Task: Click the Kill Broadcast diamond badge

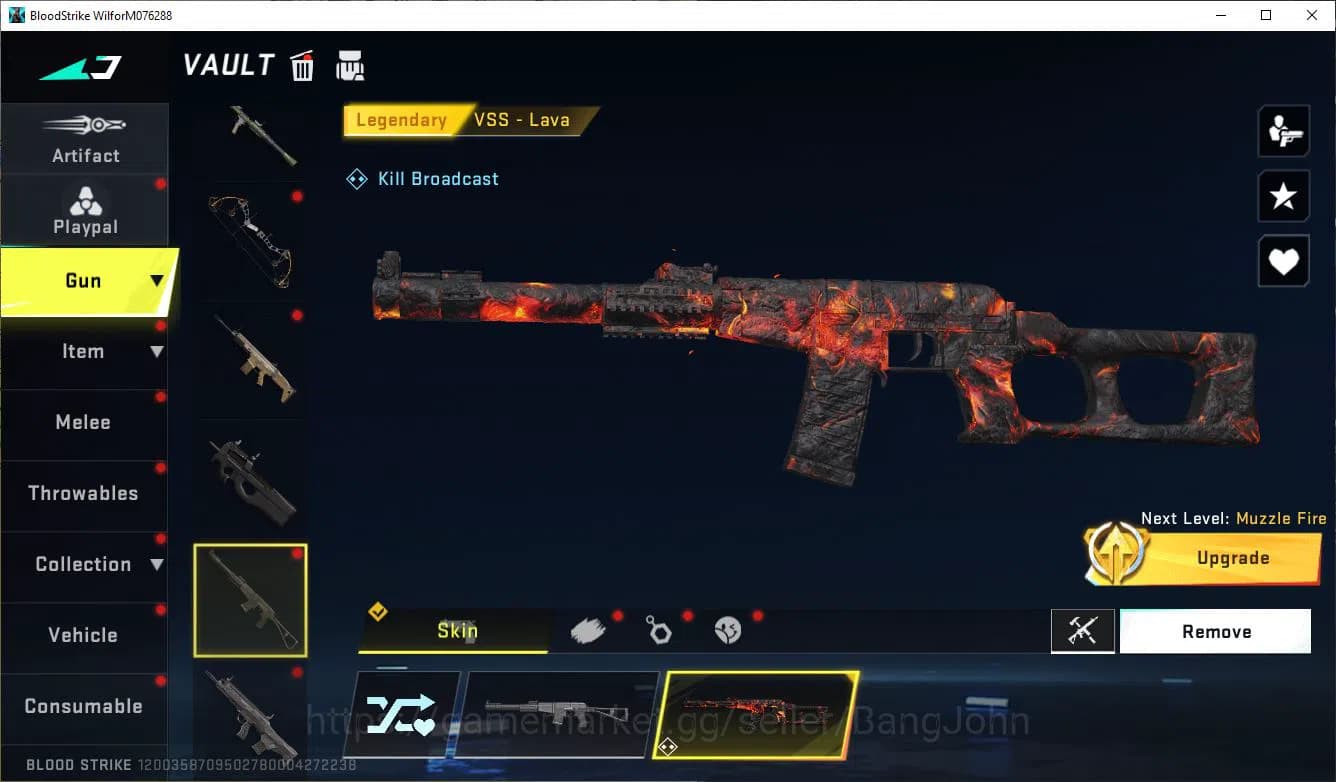Action: coord(356,178)
